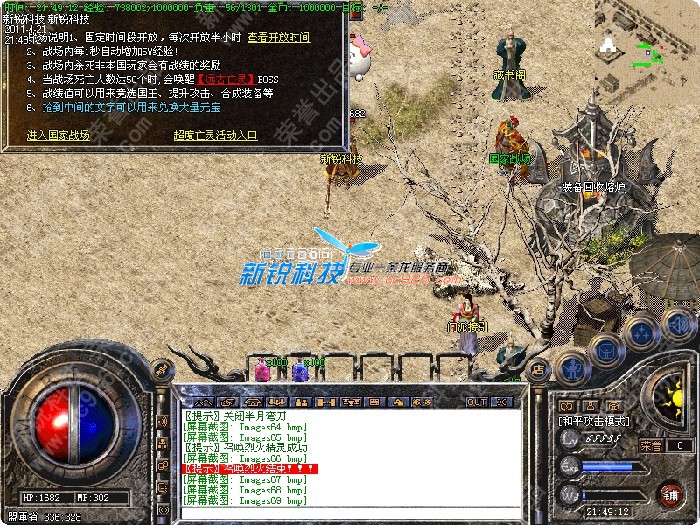The width and height of the screenshot is (700, 525).
Task: Select the blue potion belt slot
Action: point(299,371)
